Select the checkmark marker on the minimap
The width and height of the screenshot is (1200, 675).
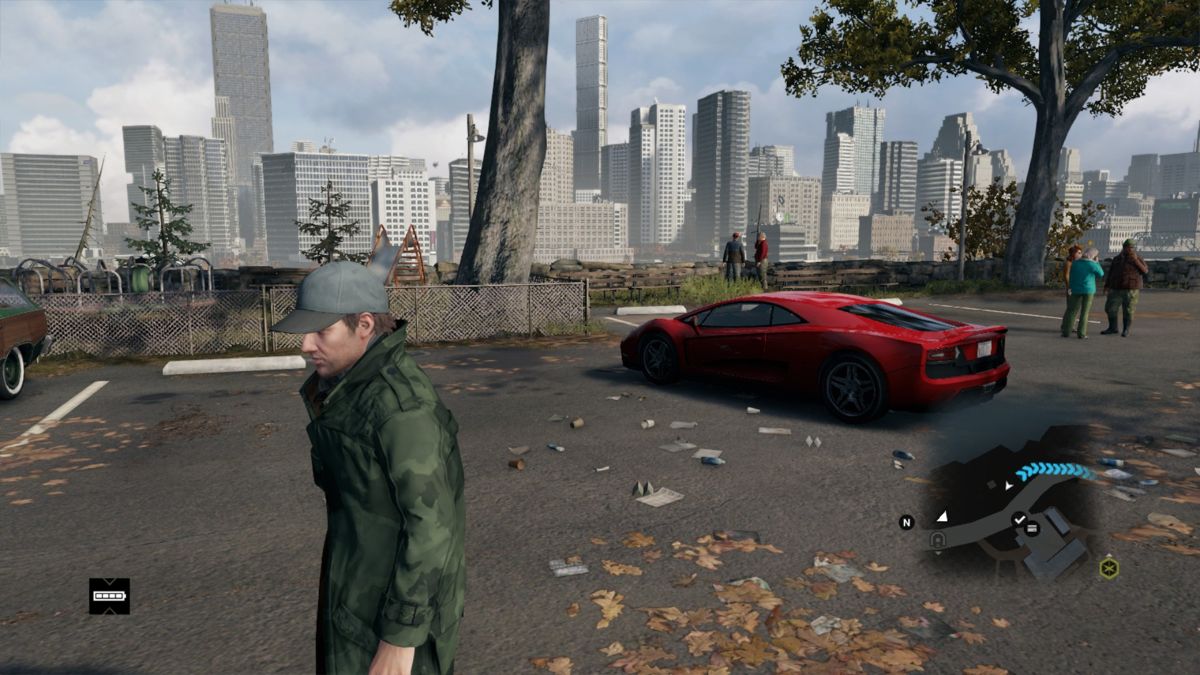(1018, 519)
